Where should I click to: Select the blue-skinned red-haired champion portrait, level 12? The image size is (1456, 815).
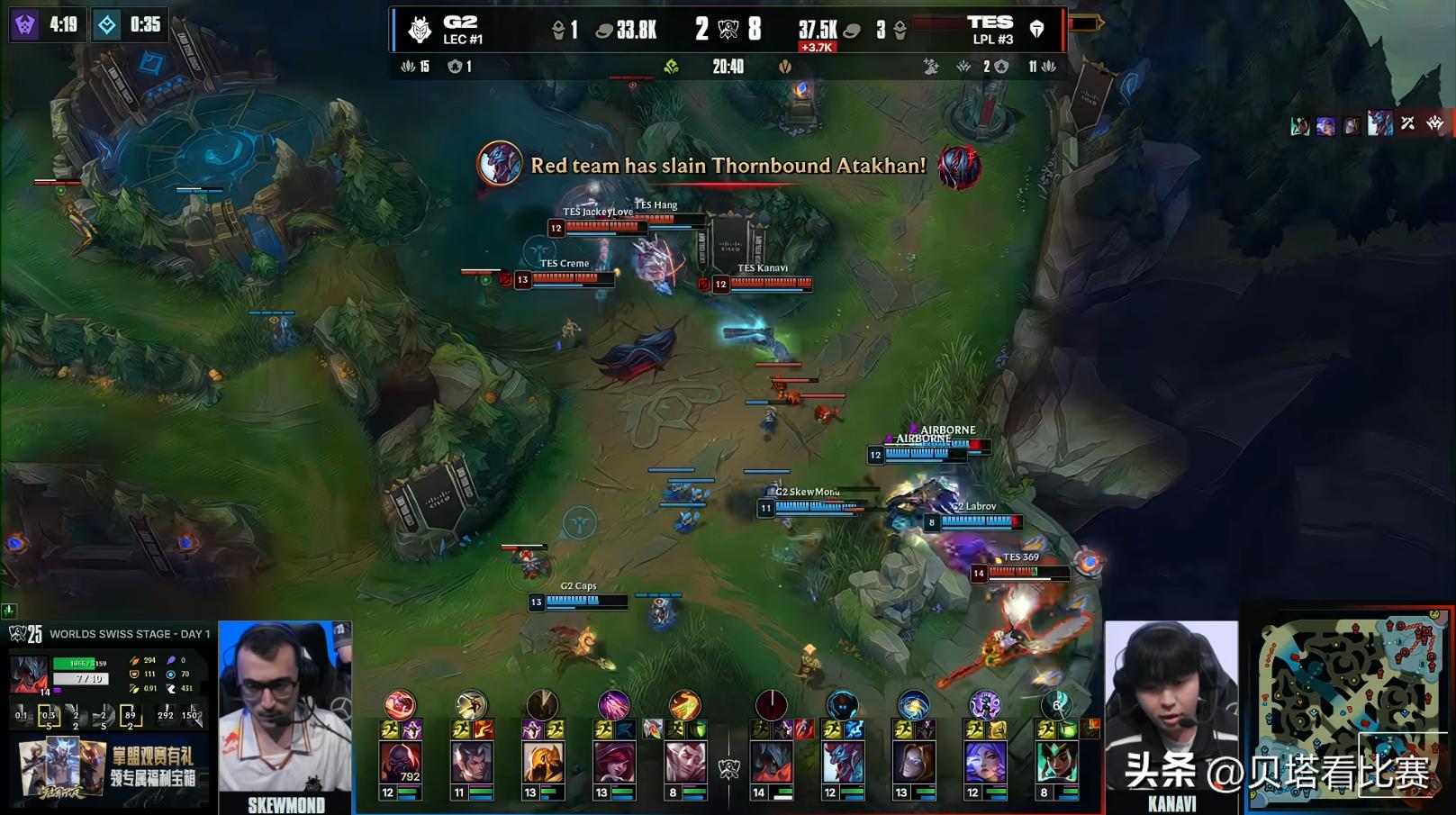[842, 762]
